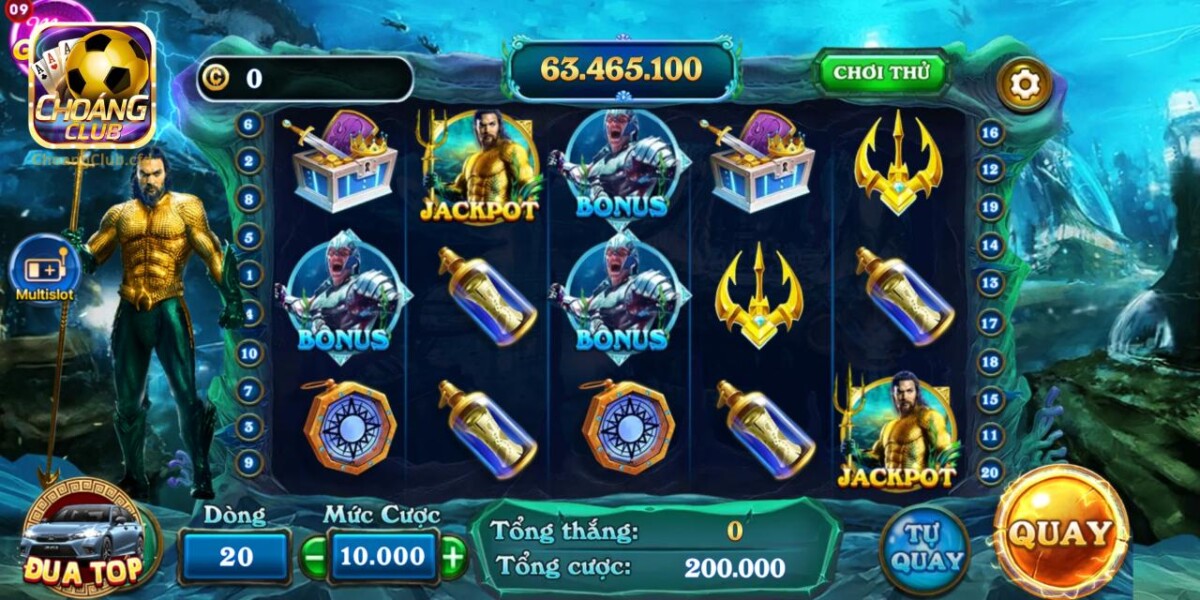1200x600 pixels.
Task: Spin the reels with the QUAY button
Action: click(x=1060, y=532)
